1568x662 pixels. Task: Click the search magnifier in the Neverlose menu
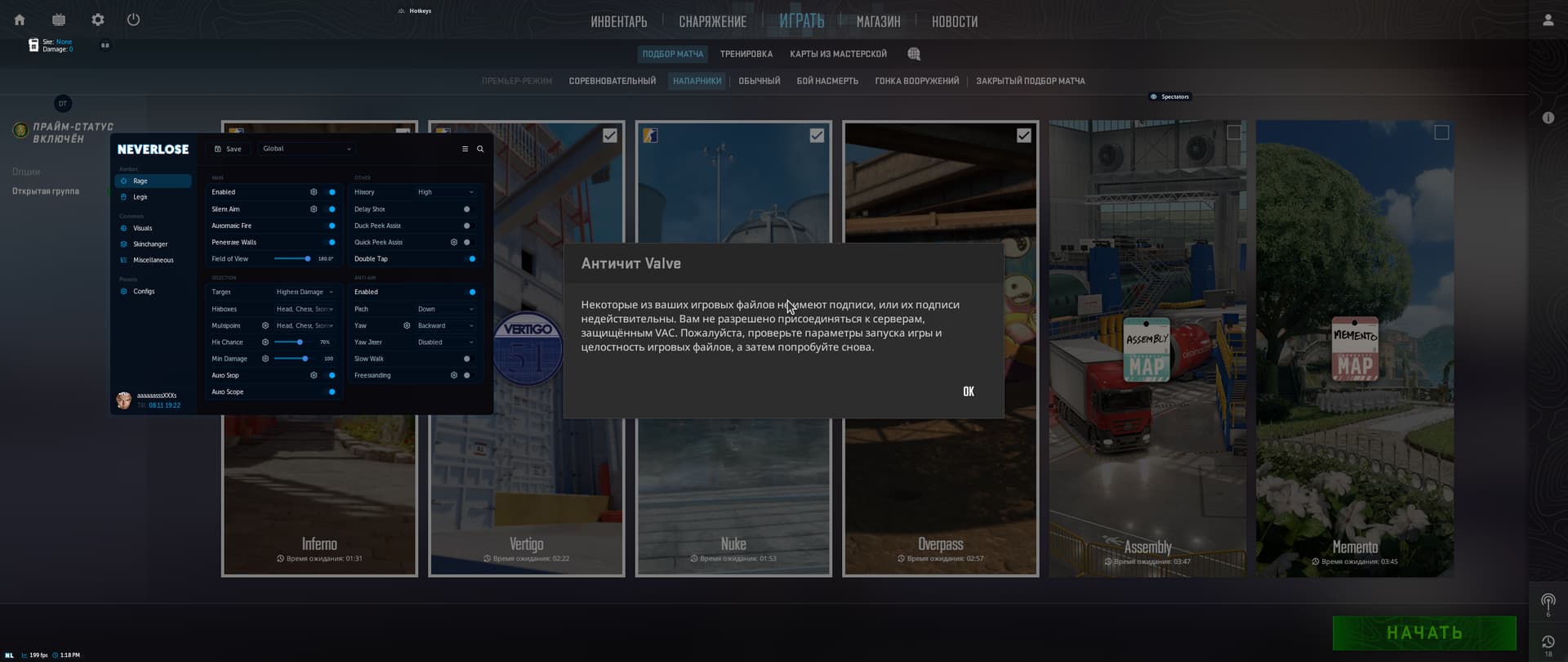click(x=479, y=149)
